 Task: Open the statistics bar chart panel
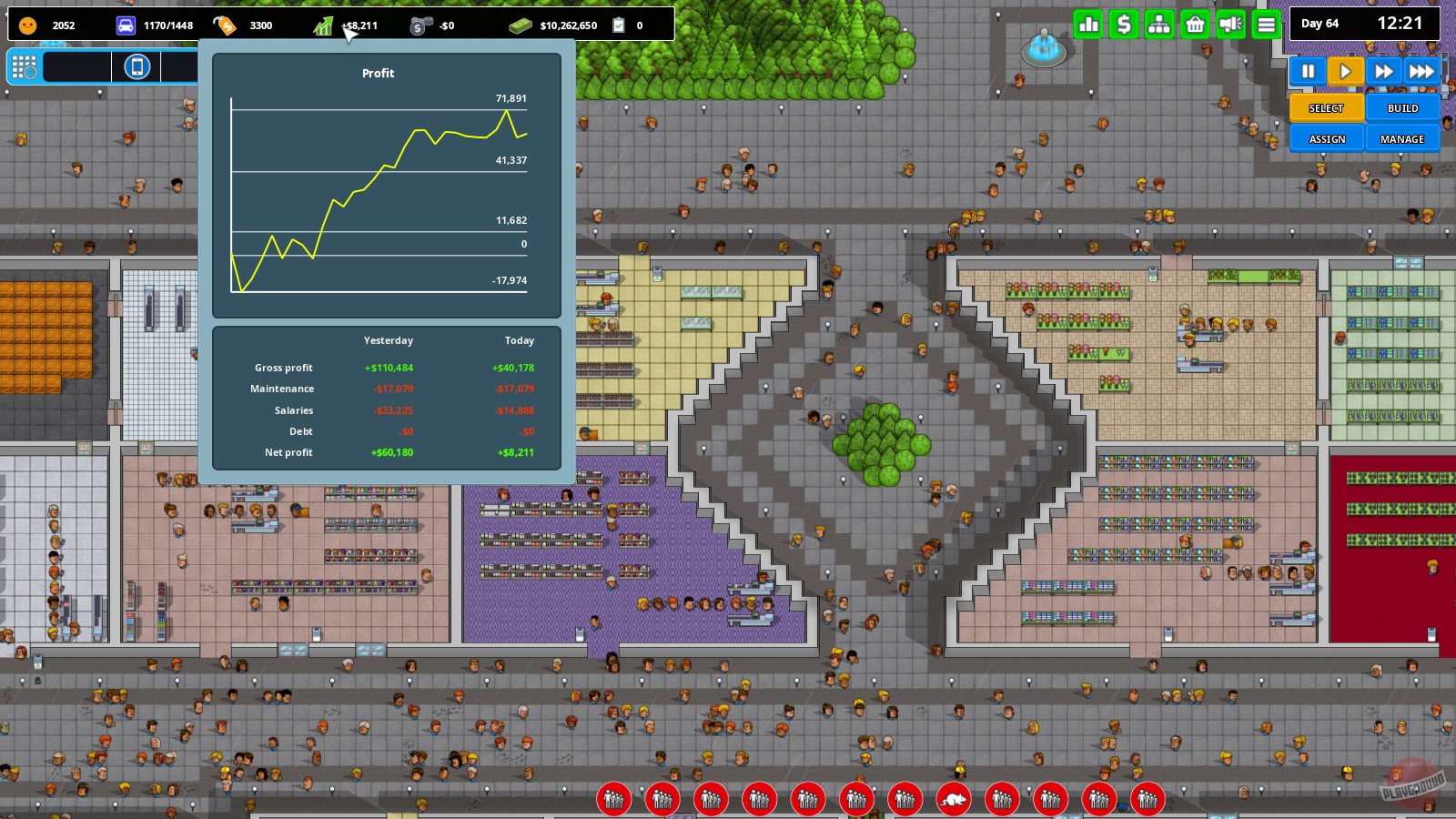1088,25
